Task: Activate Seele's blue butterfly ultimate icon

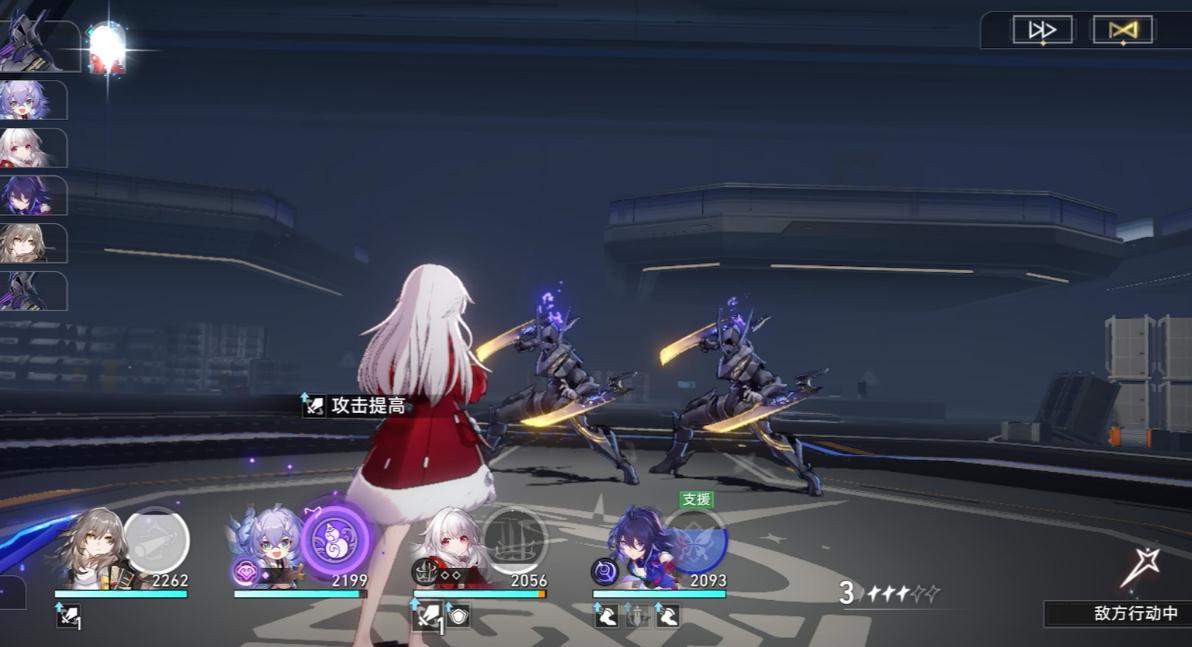Action: [694, 540]
